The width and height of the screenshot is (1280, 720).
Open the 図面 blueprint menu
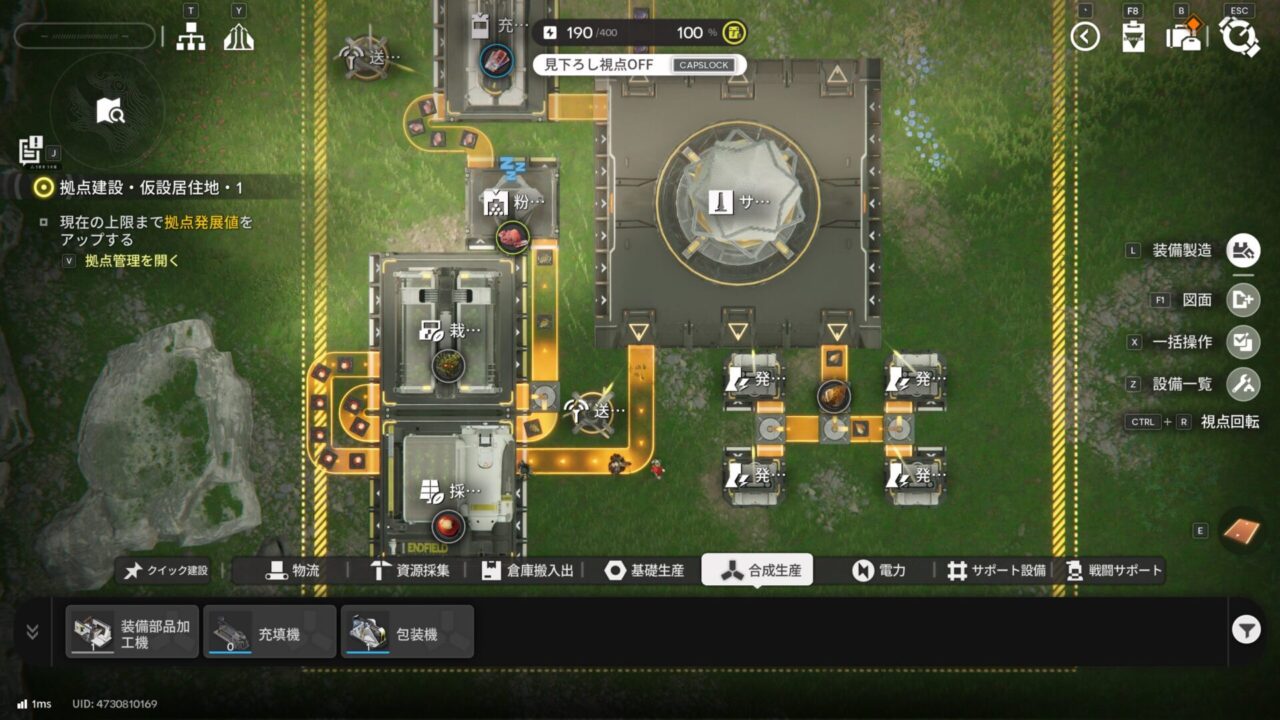[1244, 299]
